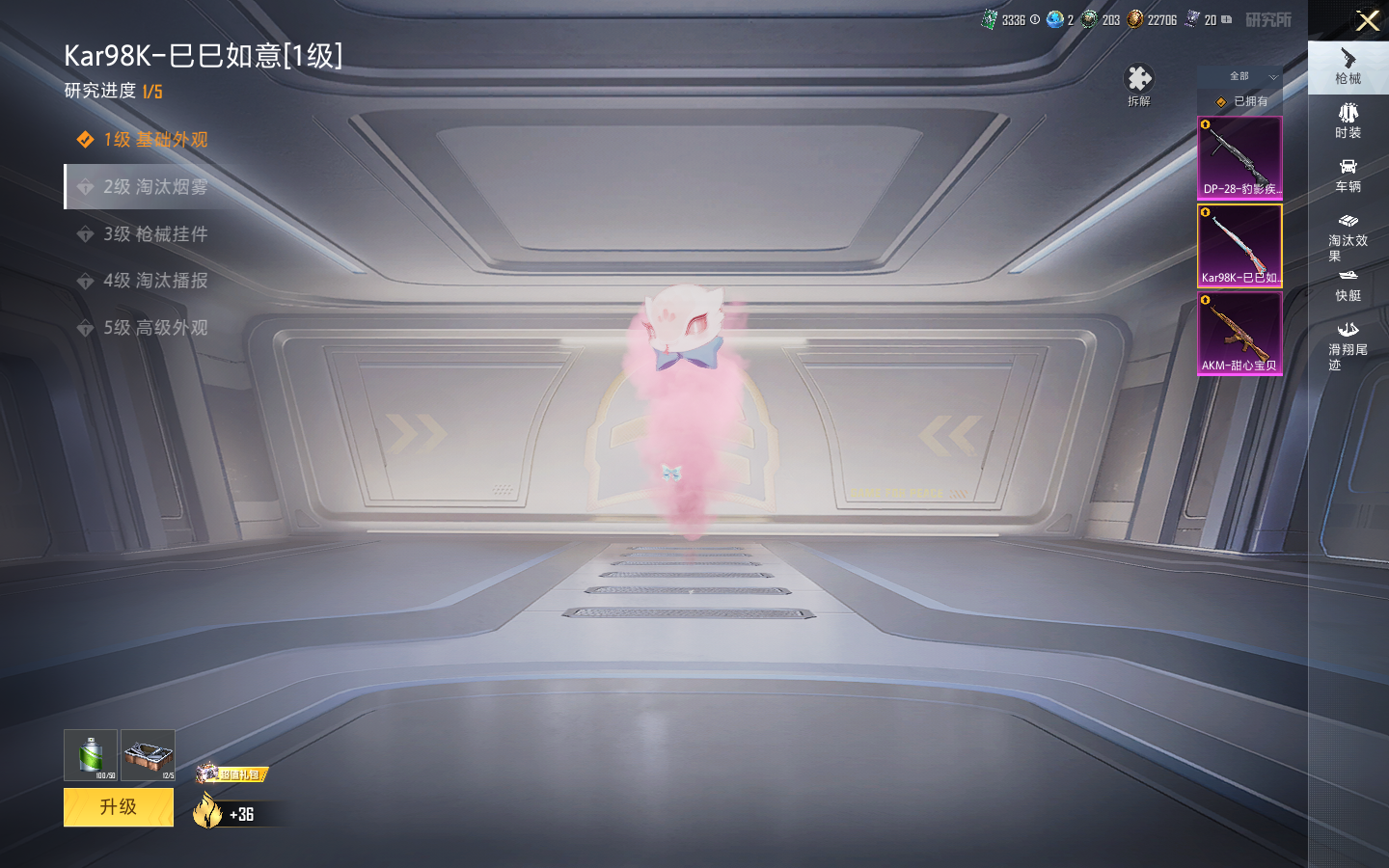Select the 2级 淘汰烟雾 level entry
This screenshot has width=1389, height=868.
click(154, 187)
